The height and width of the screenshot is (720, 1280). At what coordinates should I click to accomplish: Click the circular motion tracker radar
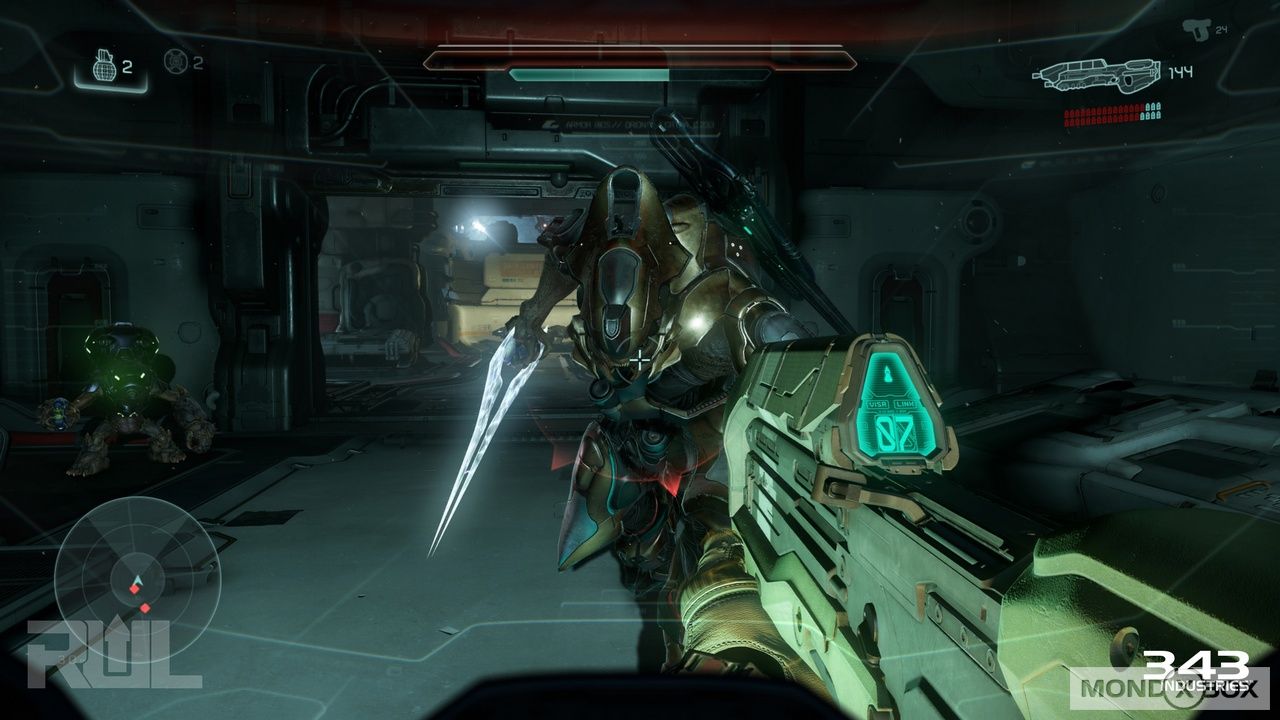click(x=138, y=565)
